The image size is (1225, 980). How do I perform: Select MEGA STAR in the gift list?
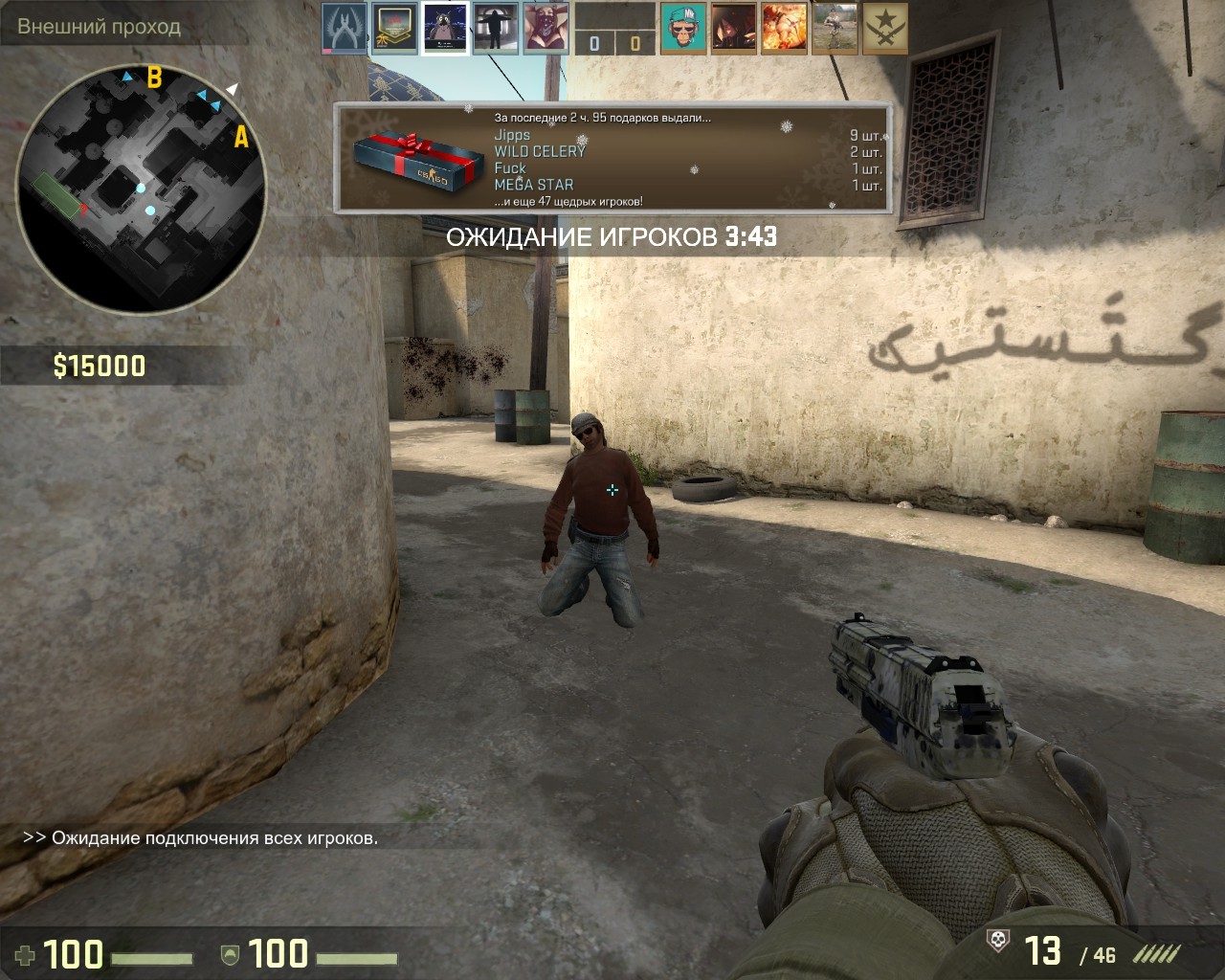(x=534, y=185)
